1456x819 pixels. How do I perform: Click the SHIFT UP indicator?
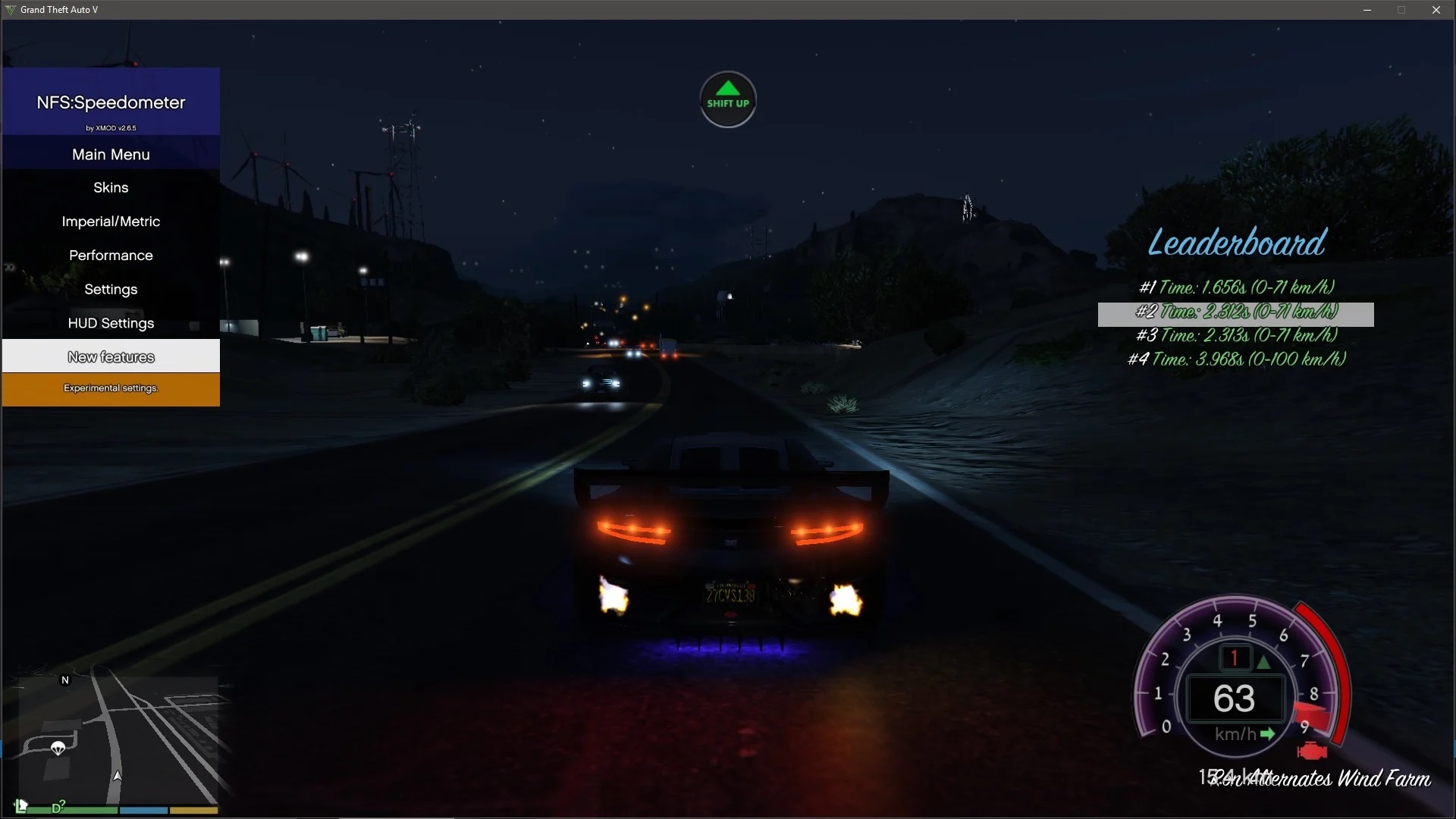(727, 99)
